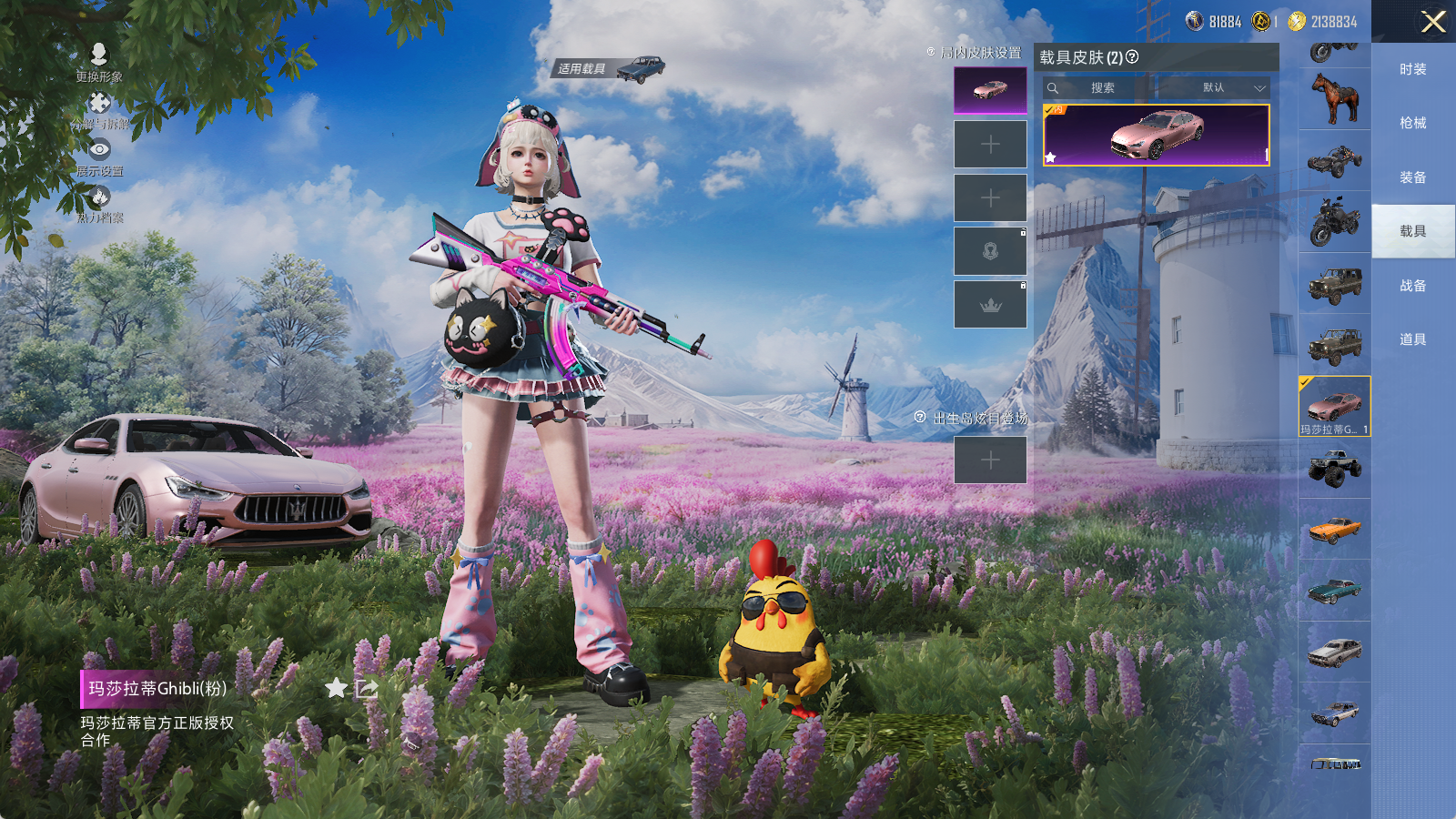Viewport: 1456px width, 819px height.
Task: Close the vehicle skin screen
Action: [1433, 22]
